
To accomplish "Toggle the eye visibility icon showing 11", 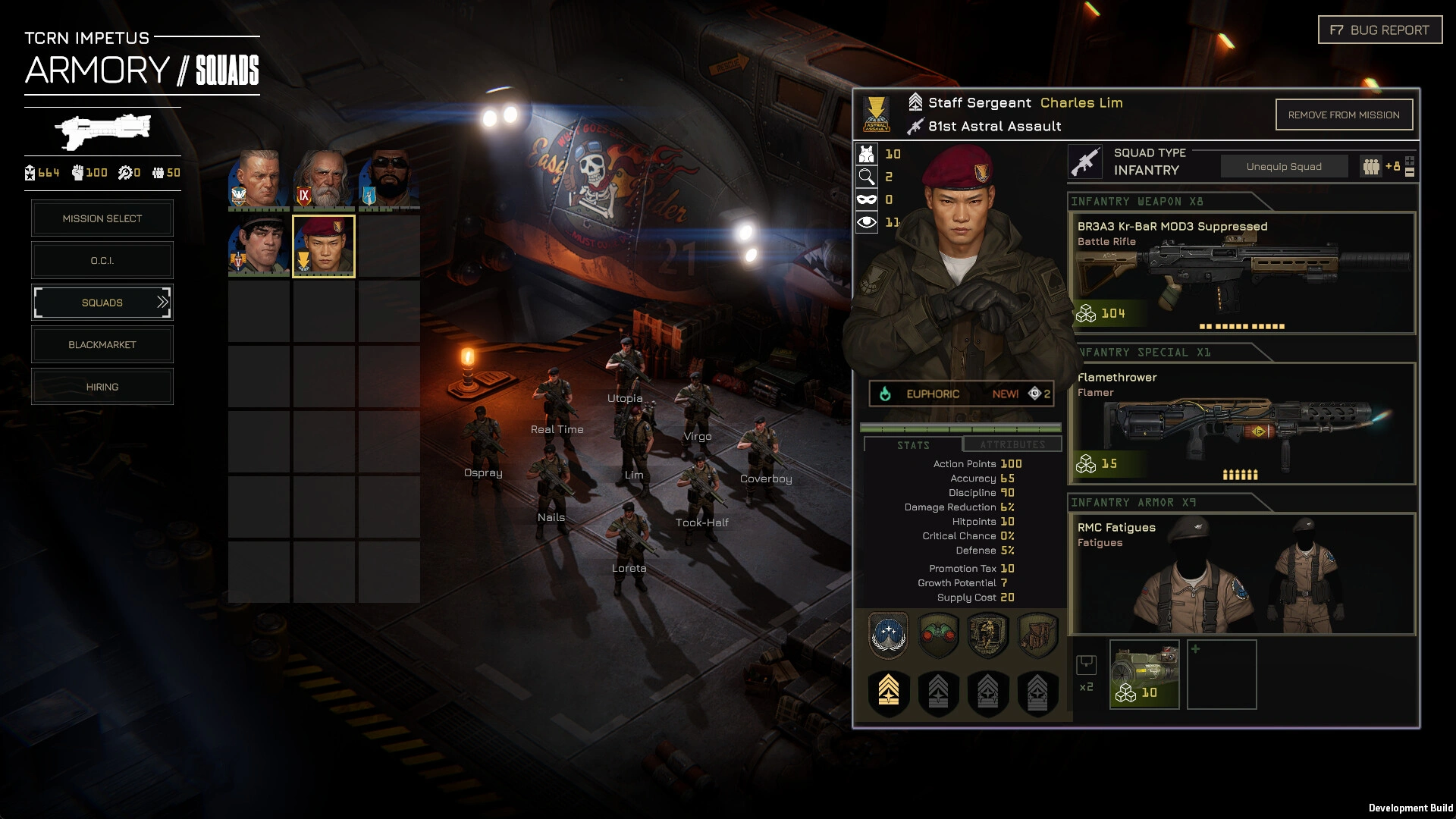I will pyautogui.click(x=865, y=221).
